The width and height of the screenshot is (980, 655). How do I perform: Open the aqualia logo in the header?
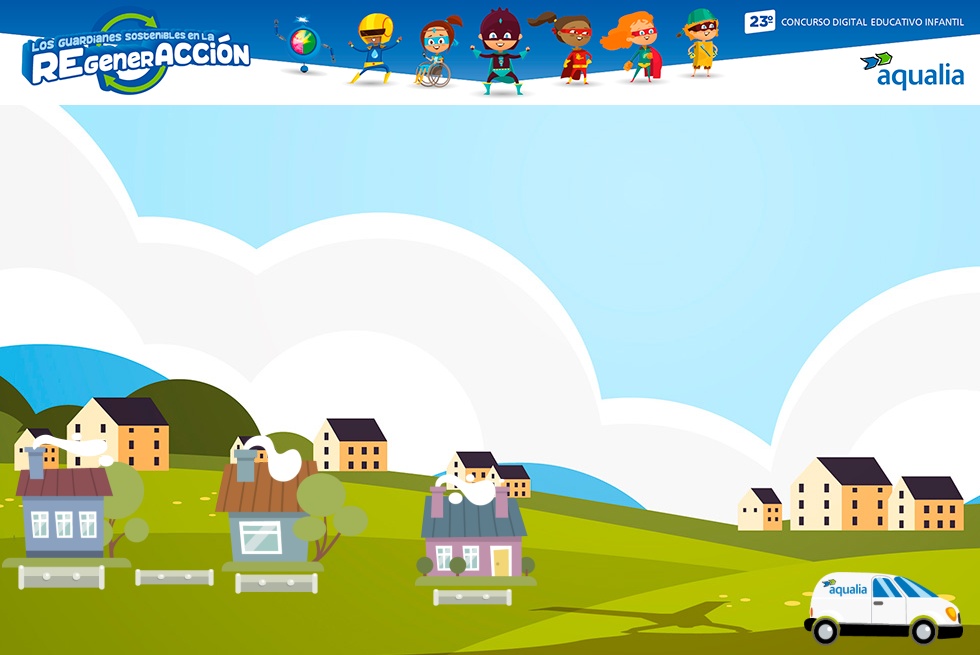(912, 70)
